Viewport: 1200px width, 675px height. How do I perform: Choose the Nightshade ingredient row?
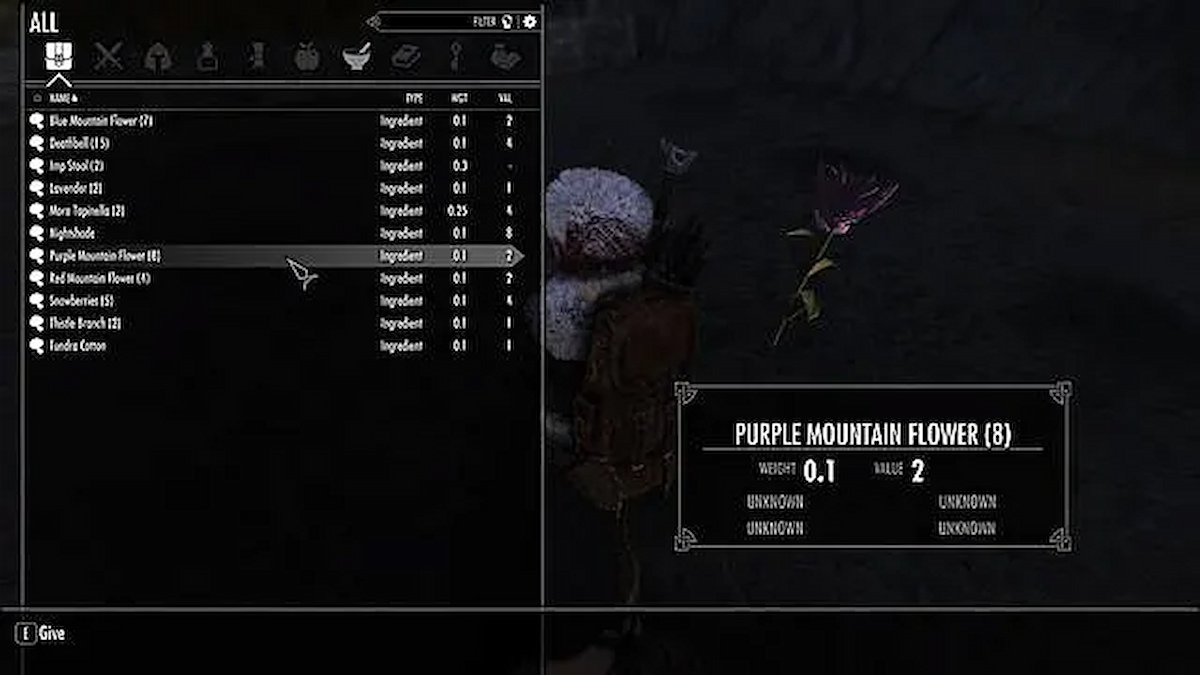pyautogui.click(x=72, y=233)
